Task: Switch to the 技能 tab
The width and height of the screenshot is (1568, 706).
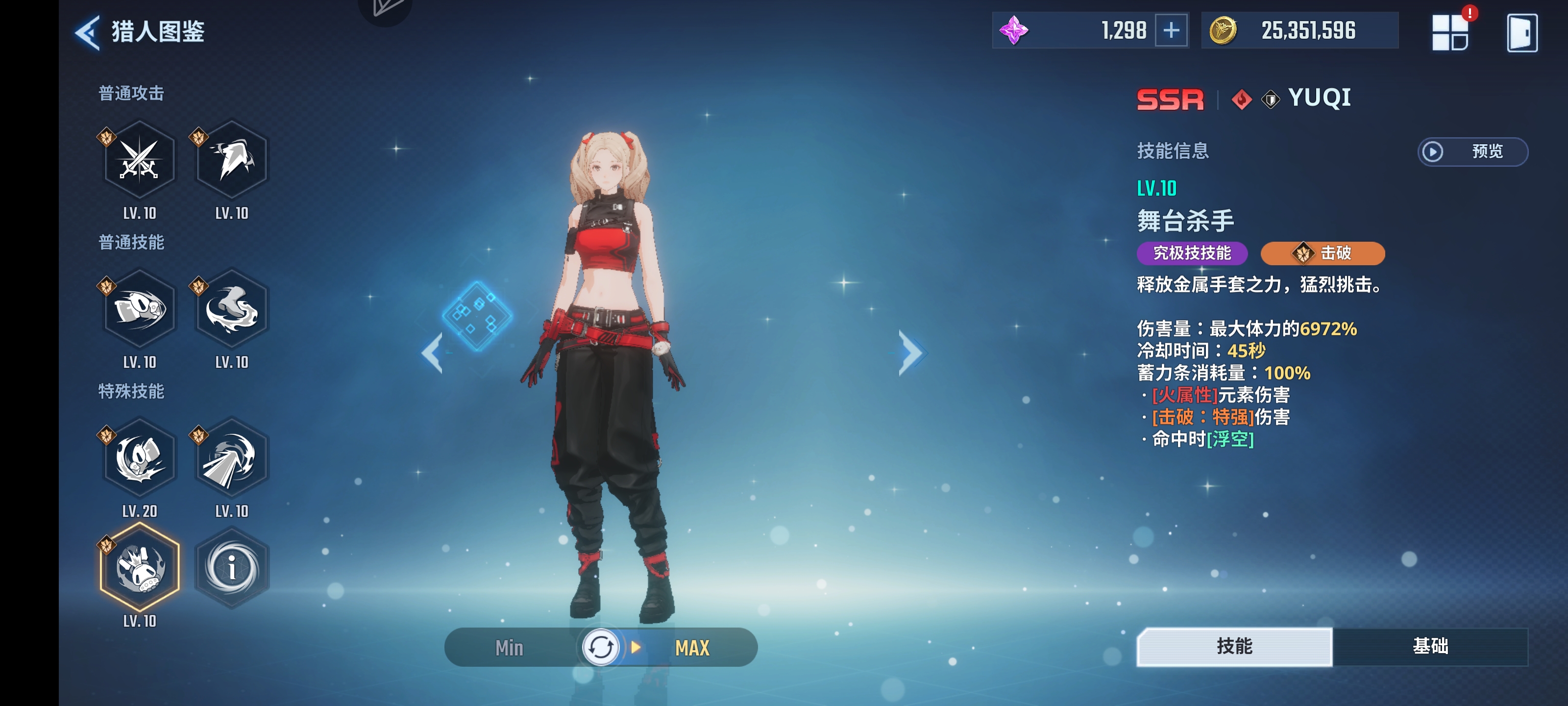Action: [x=1234, y=646]
